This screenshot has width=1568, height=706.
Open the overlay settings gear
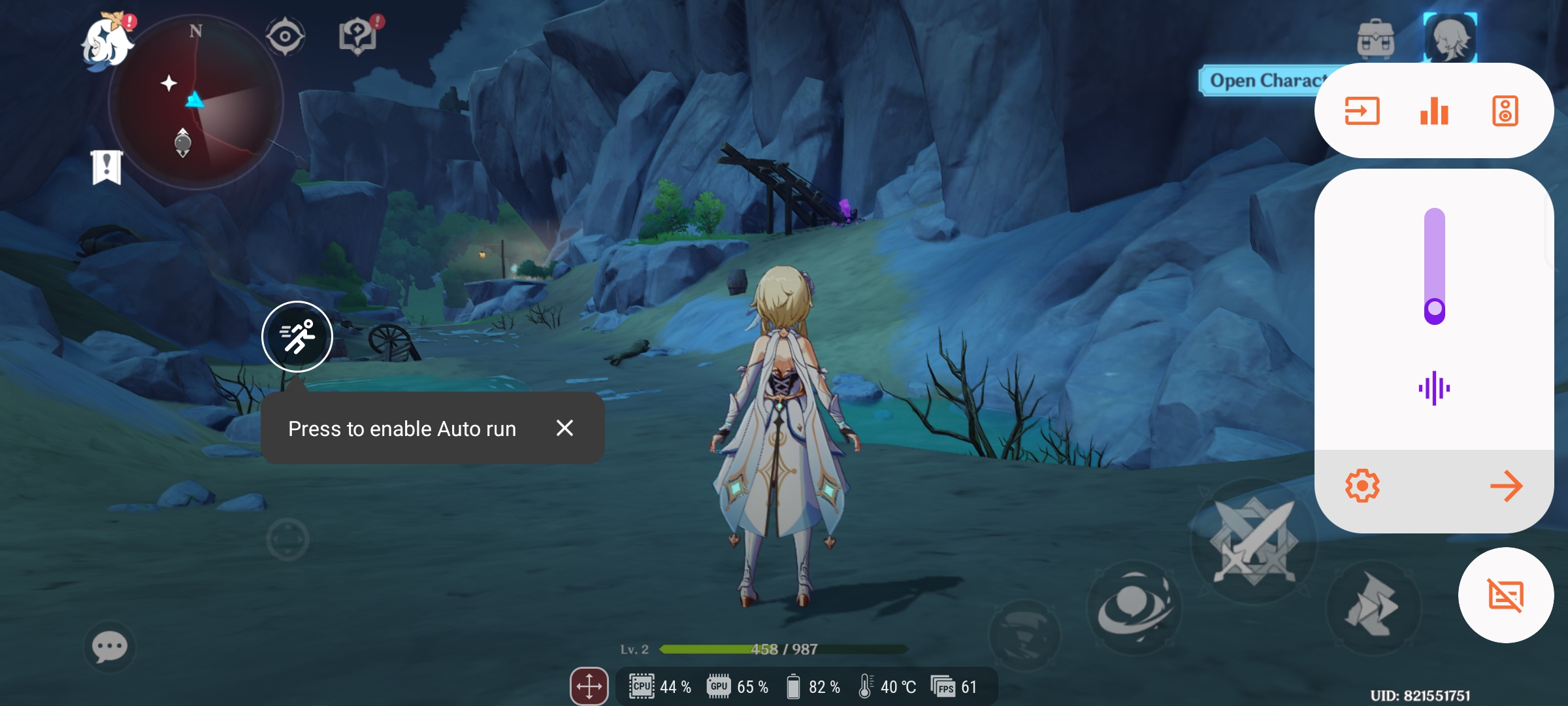(1362, 486)
